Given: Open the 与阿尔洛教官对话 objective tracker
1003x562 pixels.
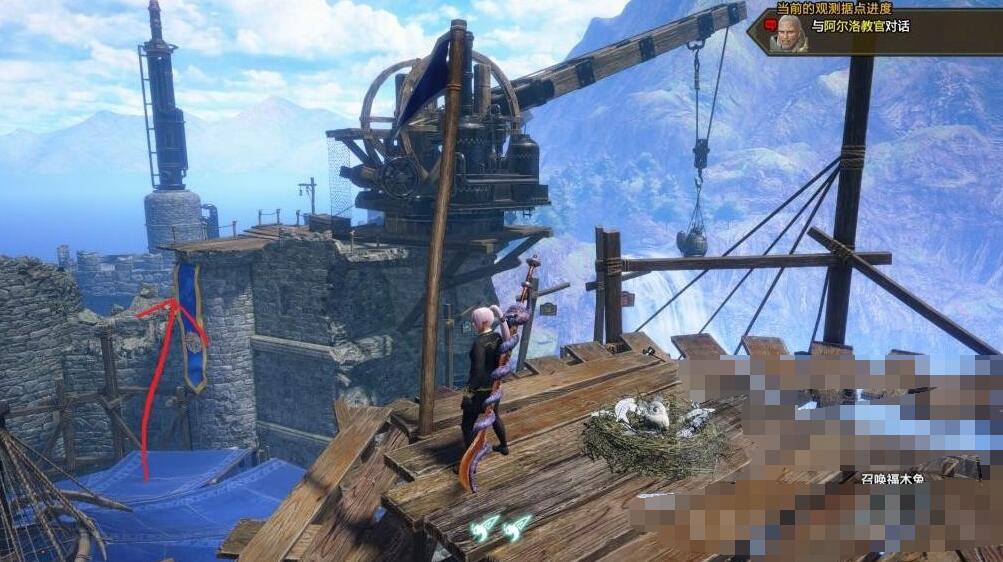Looking at the screenshot, I should coord(860,27).
